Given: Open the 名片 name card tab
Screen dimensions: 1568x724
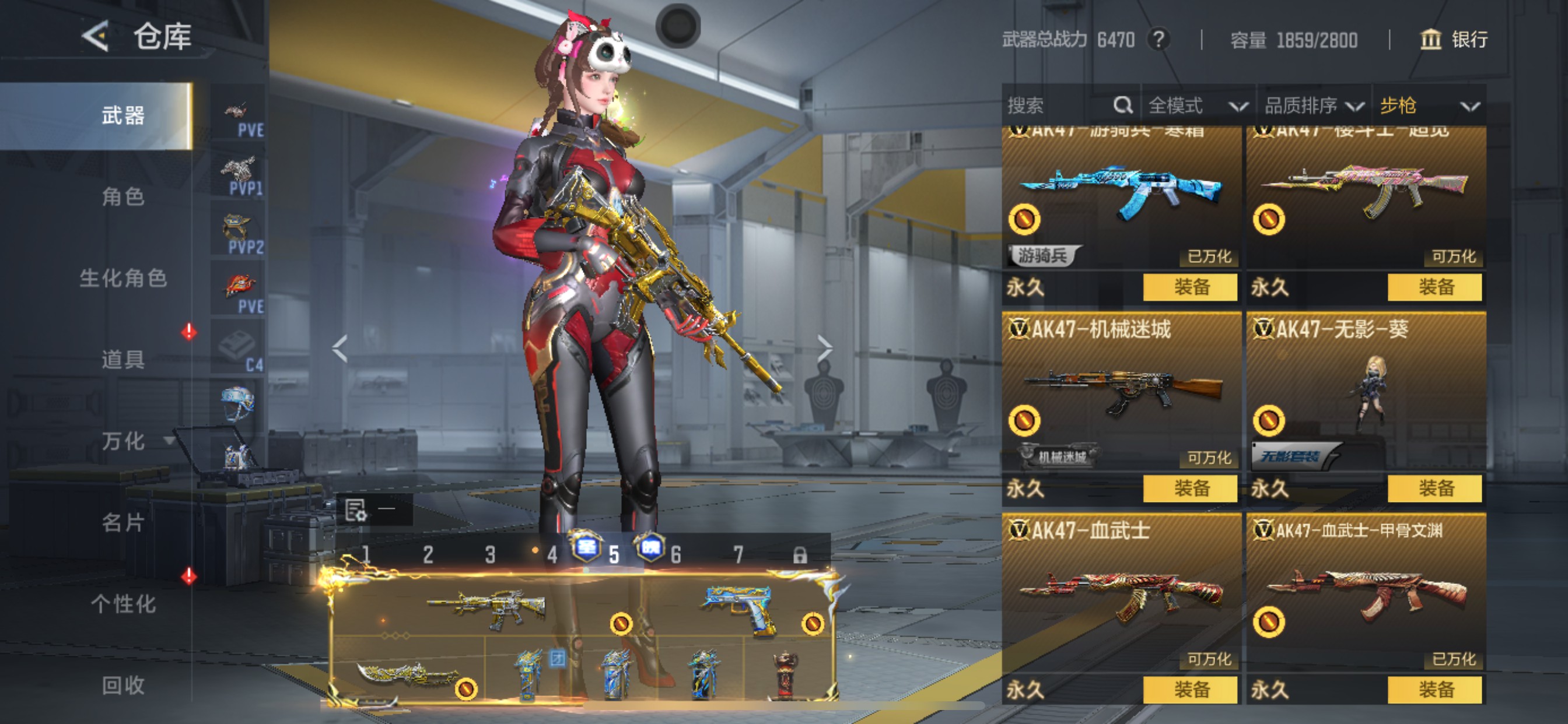Looking at the screenshot, I should 123,522.
